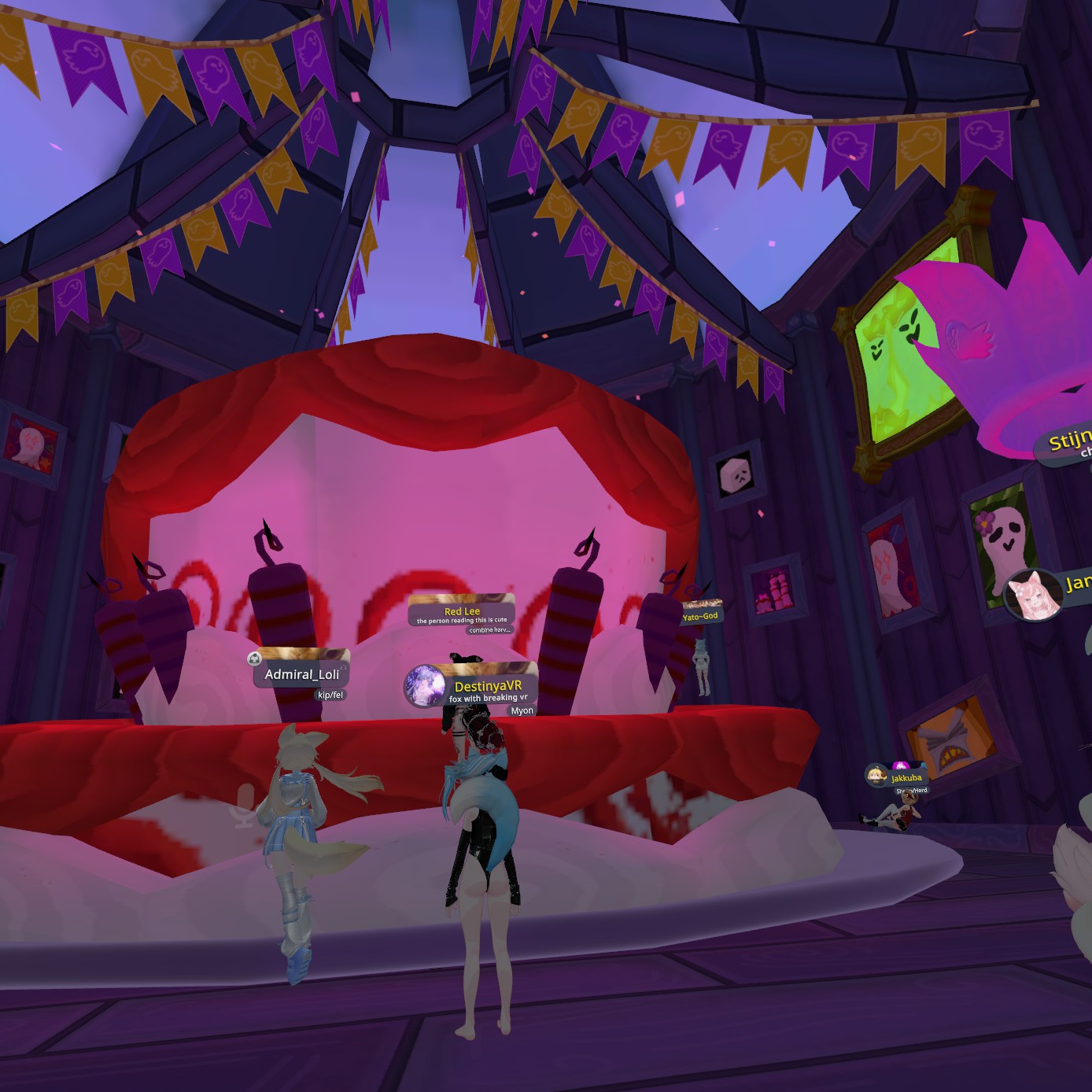Viewport: 1092px width, 1092px height.
Task: Toggle the faint microphone mute icon
Action: 245,806
